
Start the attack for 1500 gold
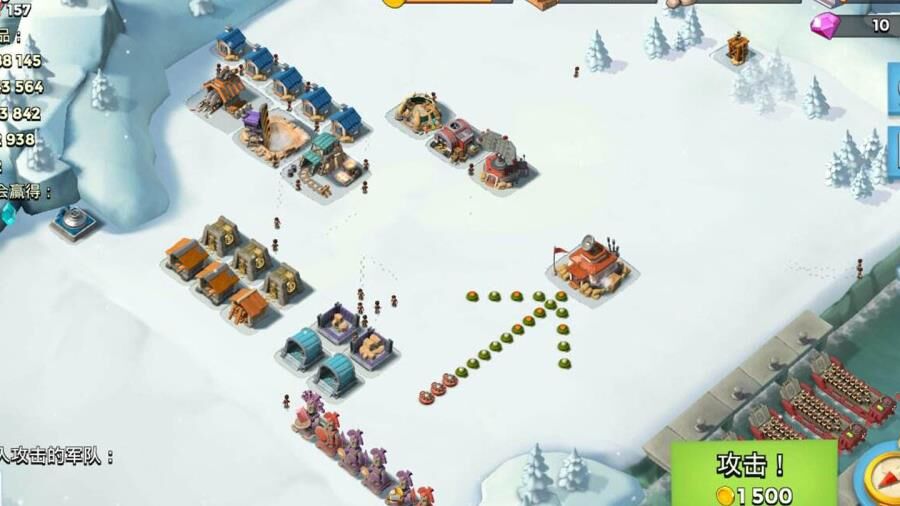point(753,476)
